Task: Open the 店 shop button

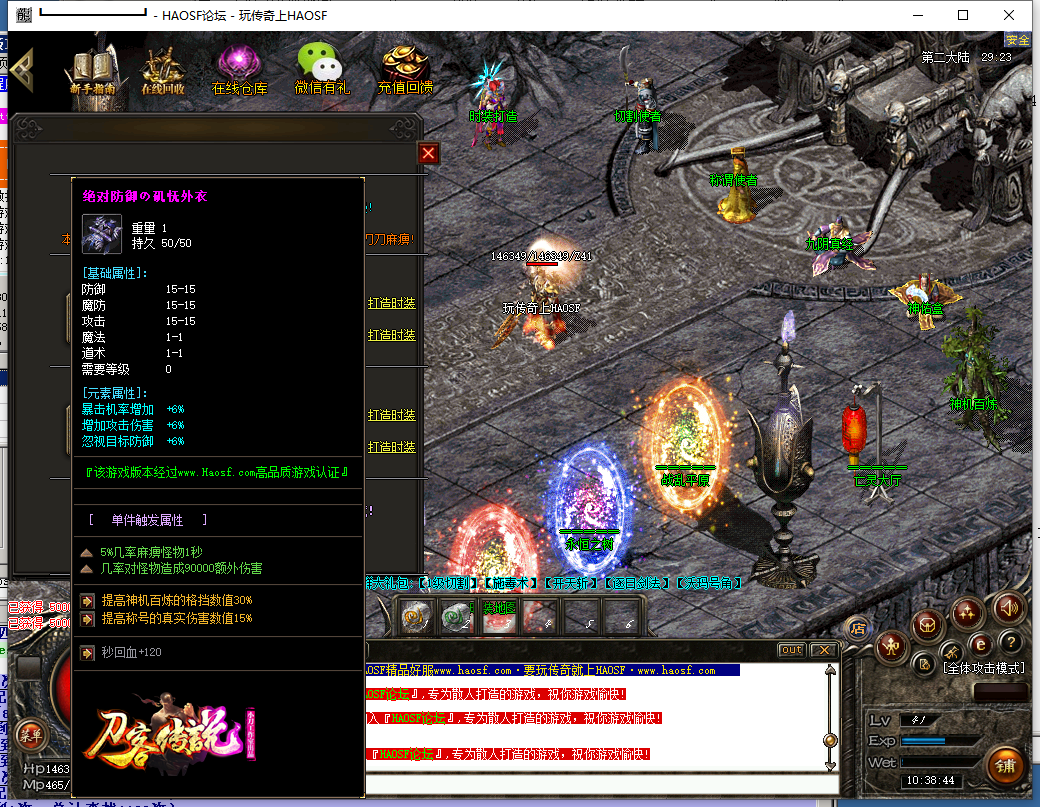Action: (x=856, y=628)
